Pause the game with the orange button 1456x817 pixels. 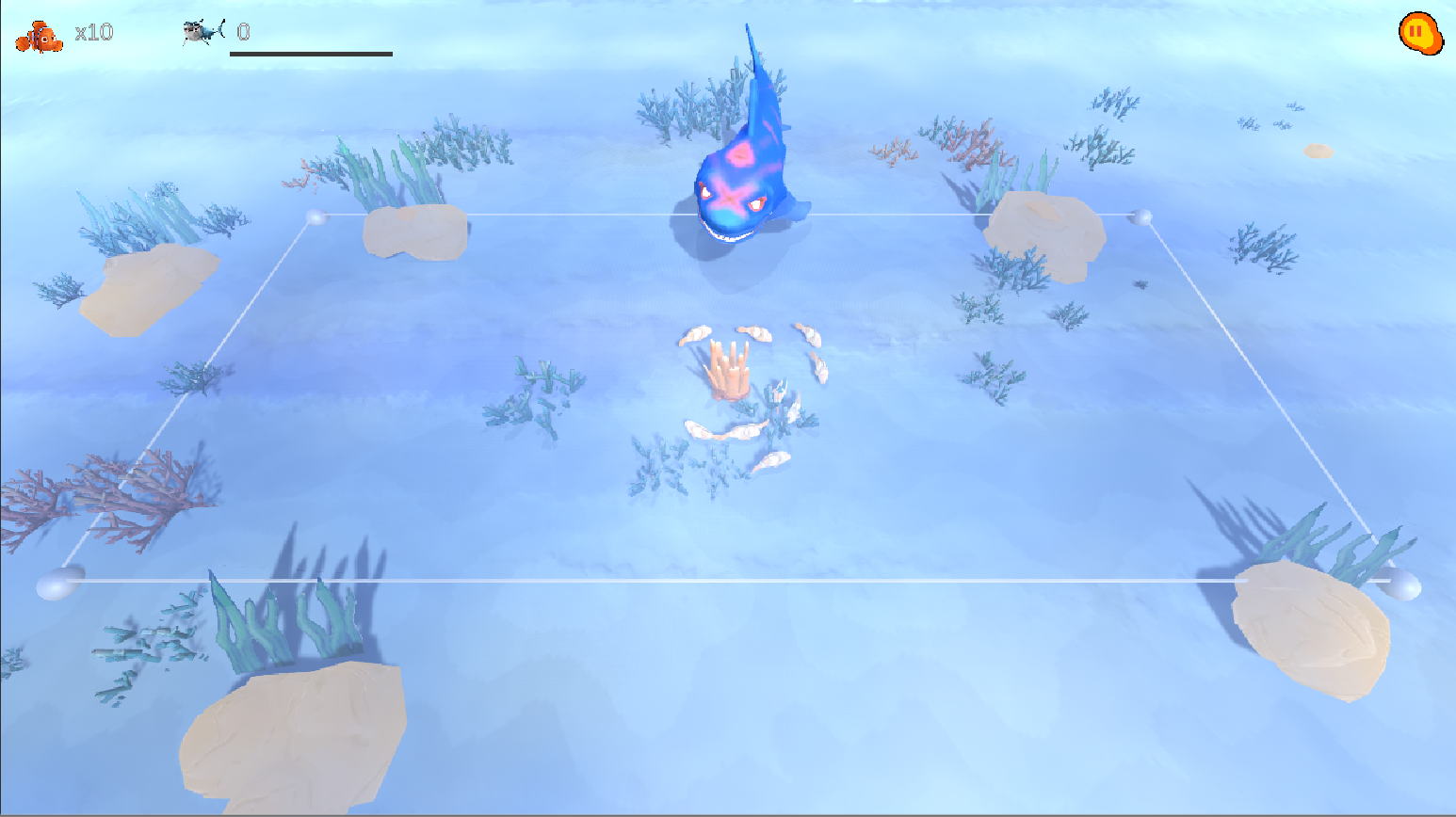[1418, 33]
